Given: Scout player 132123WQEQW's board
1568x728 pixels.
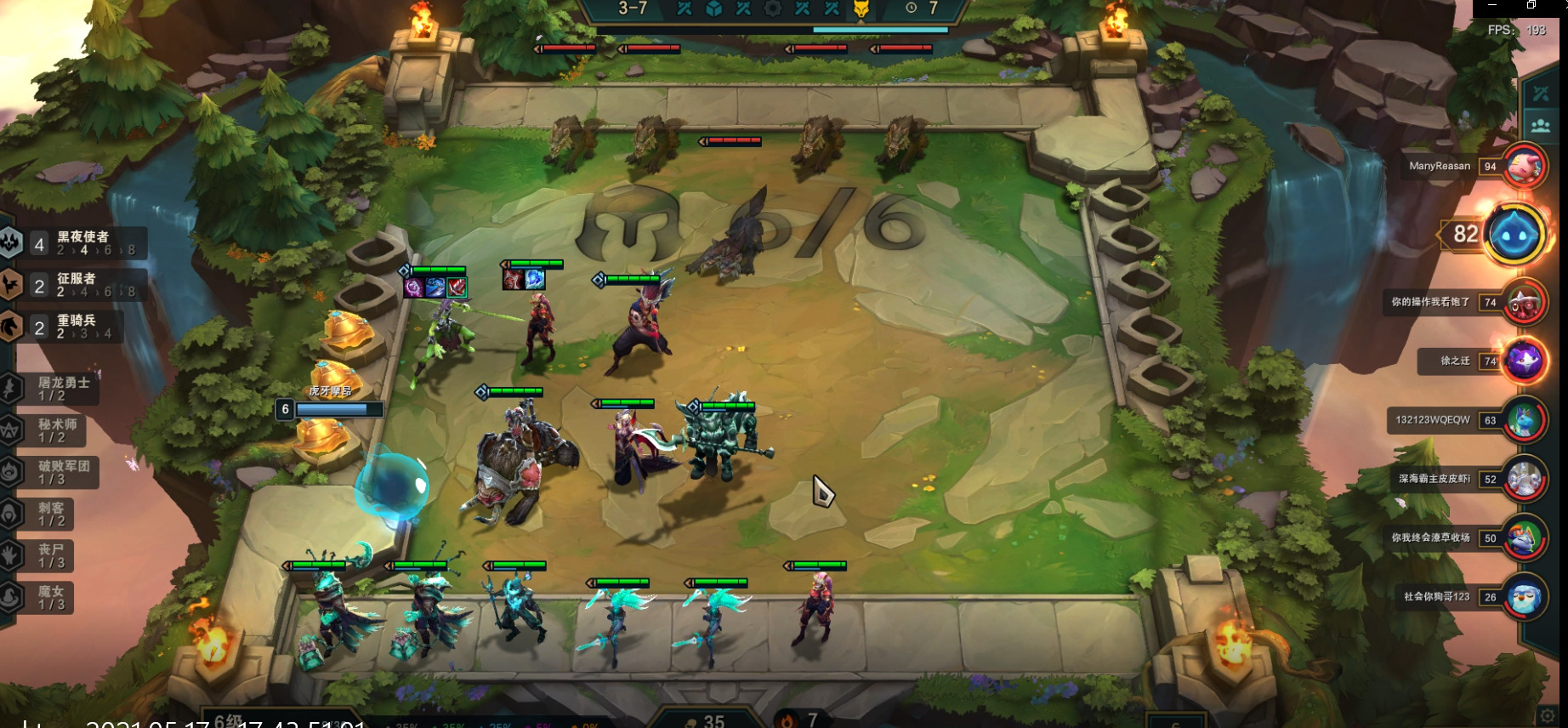Looking at the screenshot, I should tap(1523, 420).
